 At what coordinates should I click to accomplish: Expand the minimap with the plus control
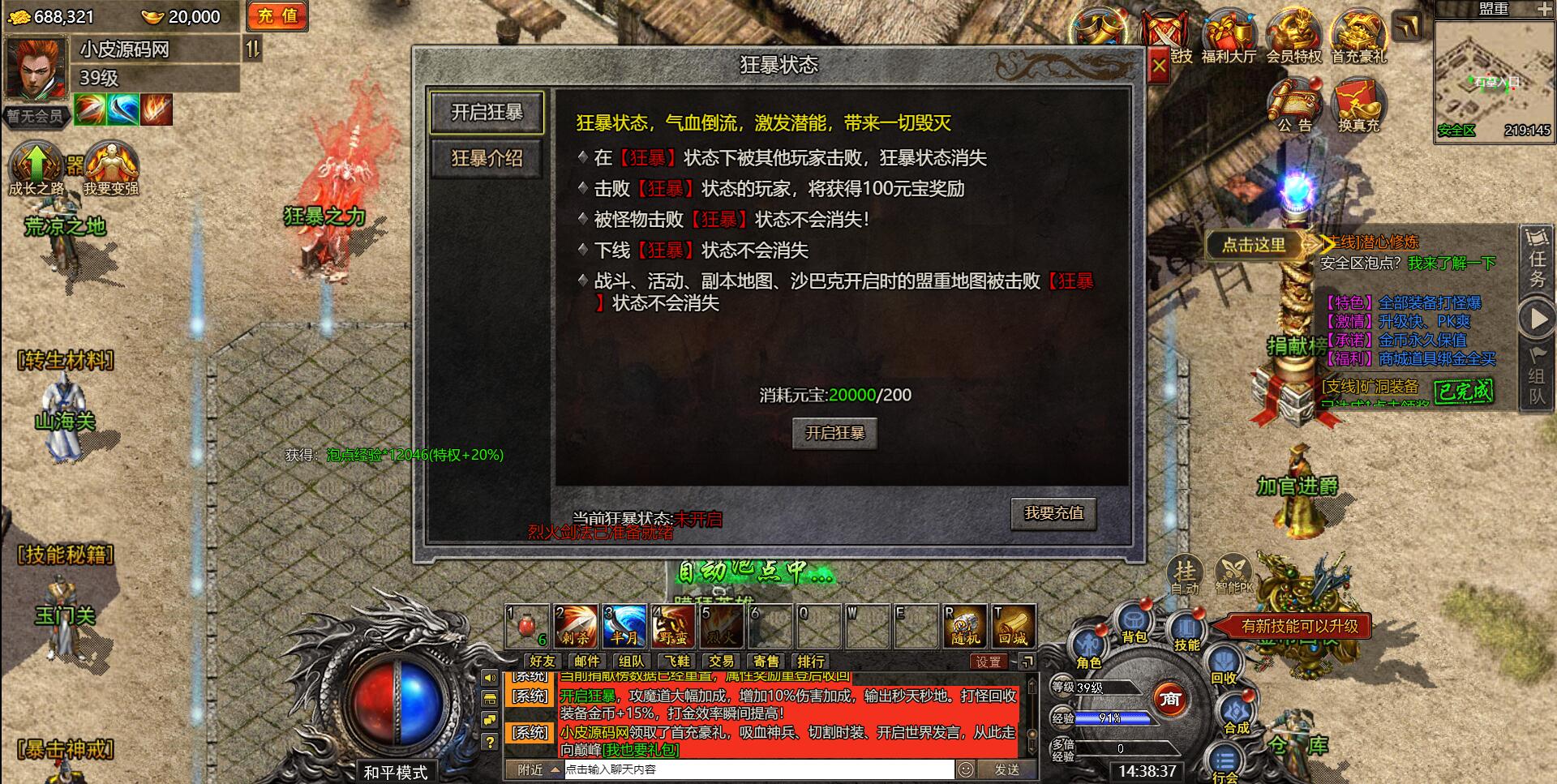1545,11
